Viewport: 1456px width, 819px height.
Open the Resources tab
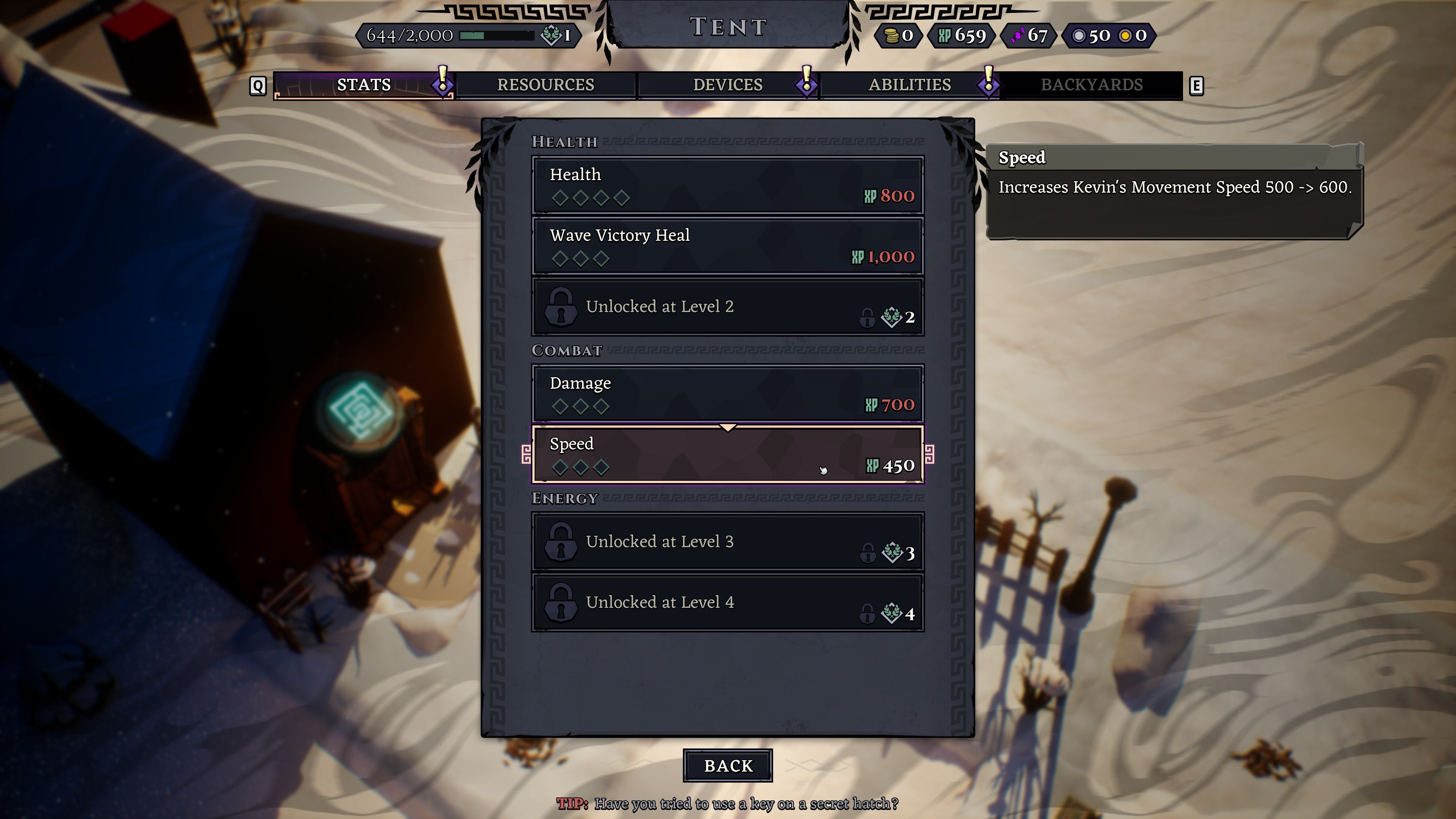(546, 85)
